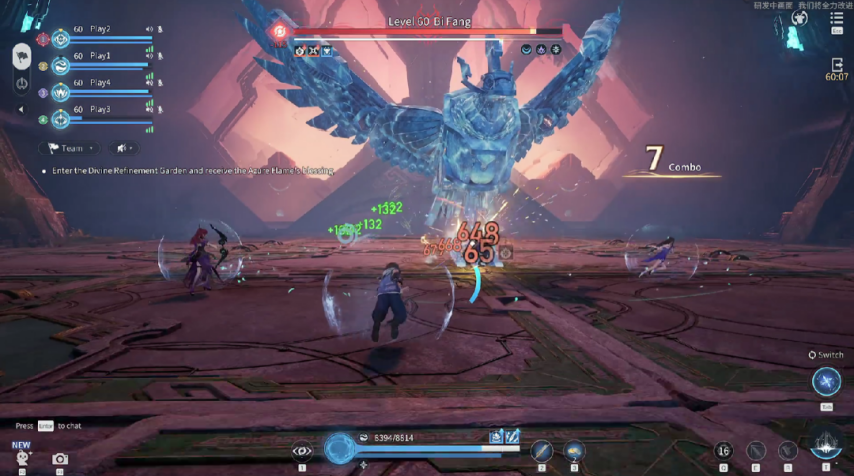Collapse the team panel with the left arrow
The image size is (854, 476).
click(21, 109)
